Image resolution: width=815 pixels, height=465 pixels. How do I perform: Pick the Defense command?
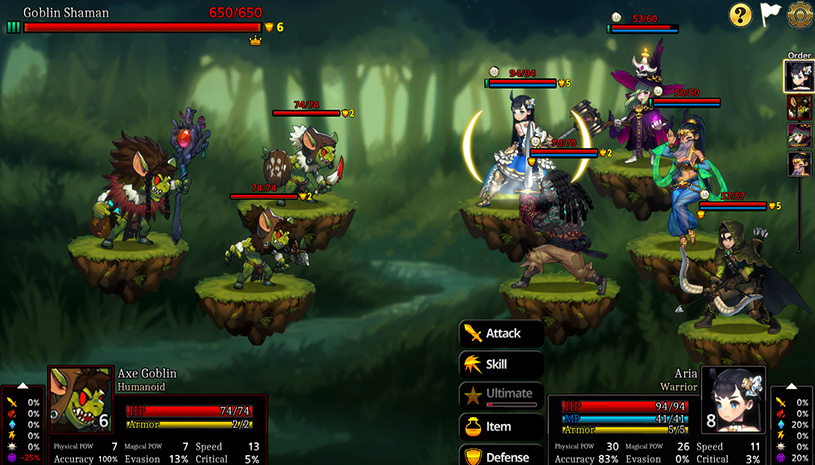click(x=501, y=456)
